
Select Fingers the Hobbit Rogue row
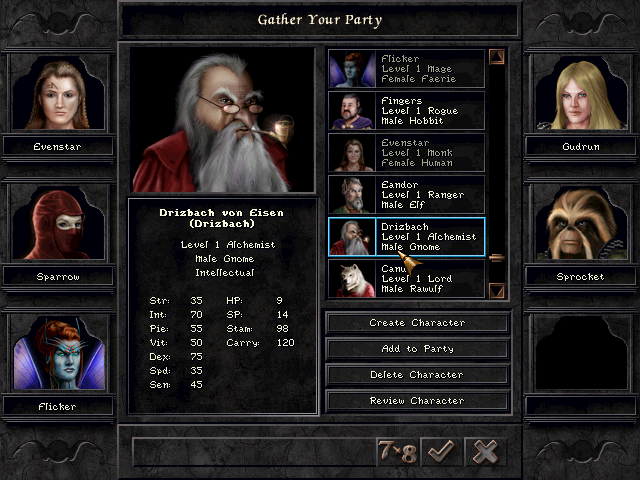coord(406,111)
